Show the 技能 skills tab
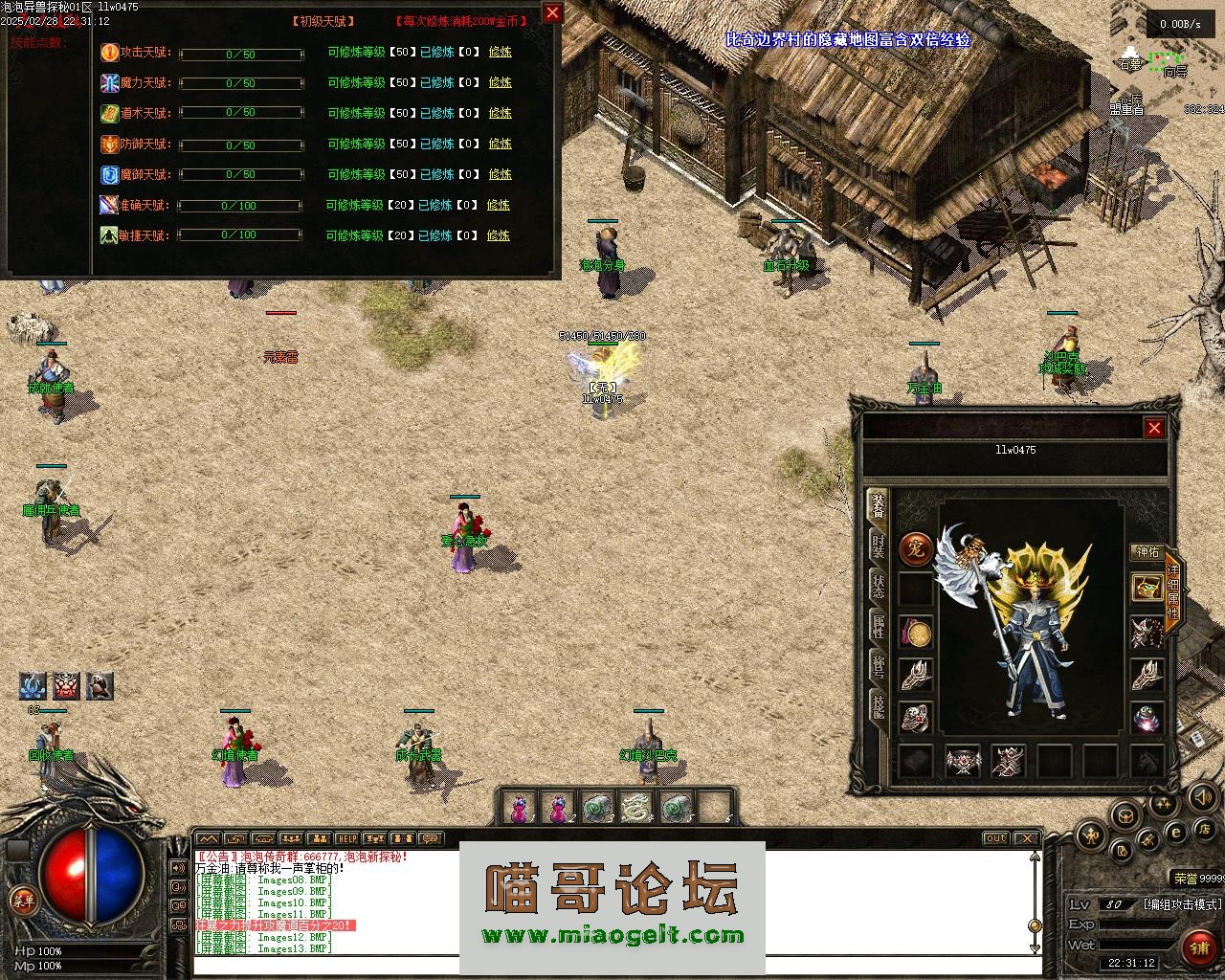 point(877,706)
